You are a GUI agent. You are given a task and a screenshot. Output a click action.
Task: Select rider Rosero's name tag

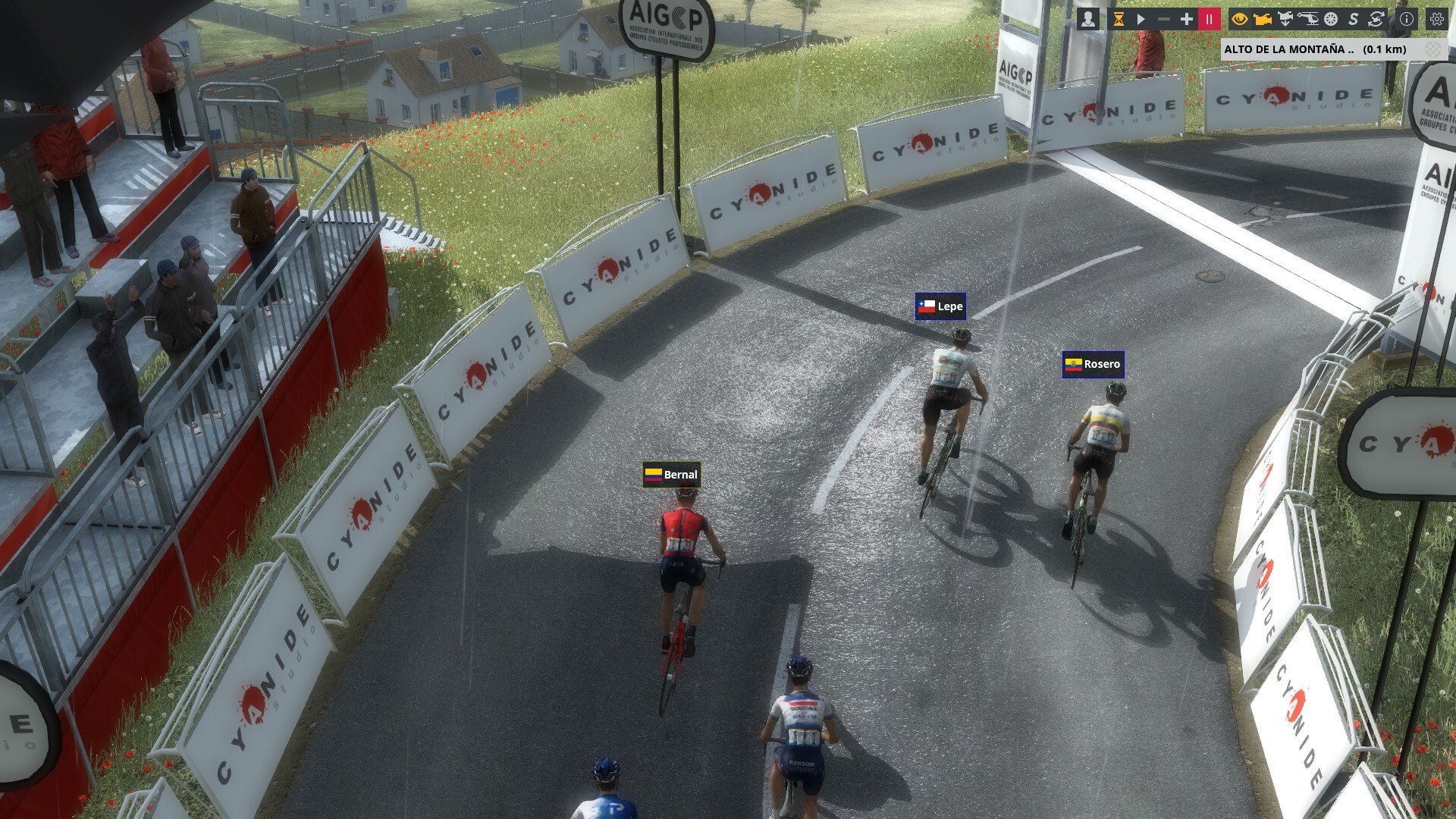tap(1093, 364)
